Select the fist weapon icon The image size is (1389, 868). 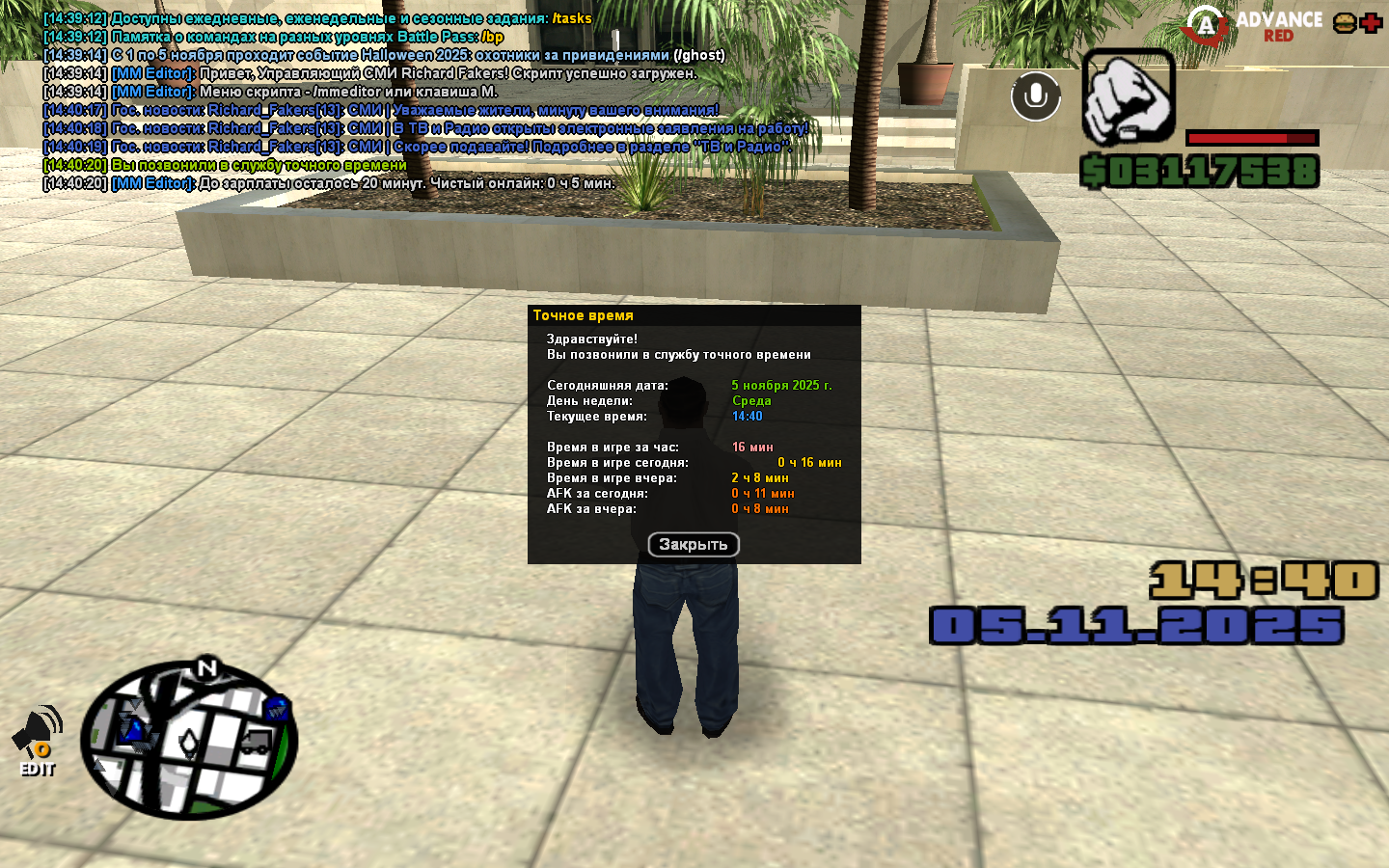[x=1128, y=97]
